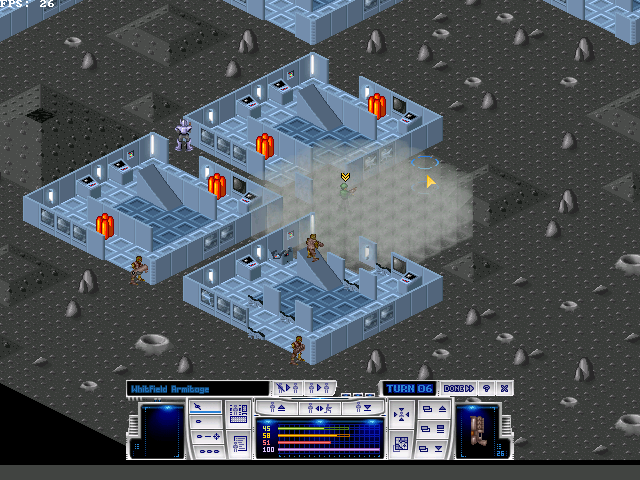Screen dimensions: 640x480
Task: Center the view on the selected soldier
Action: pos(401,415)
